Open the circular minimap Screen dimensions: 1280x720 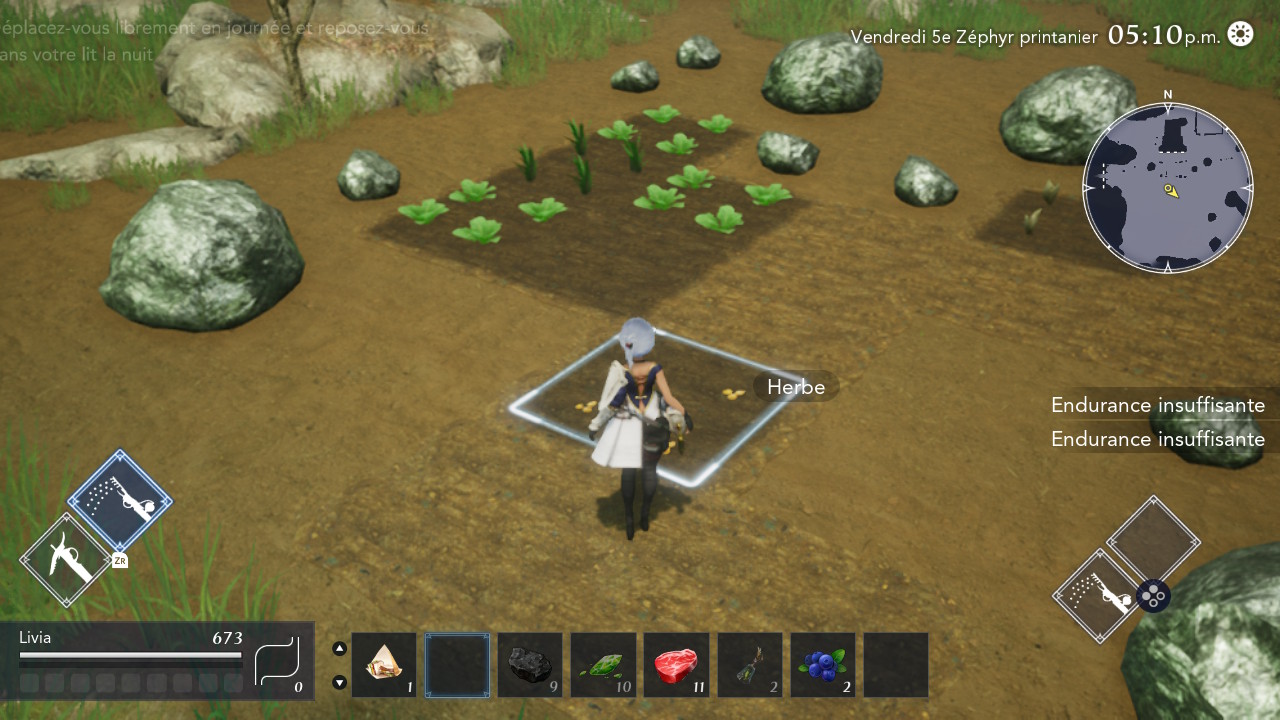click(x=1167, y=188)
